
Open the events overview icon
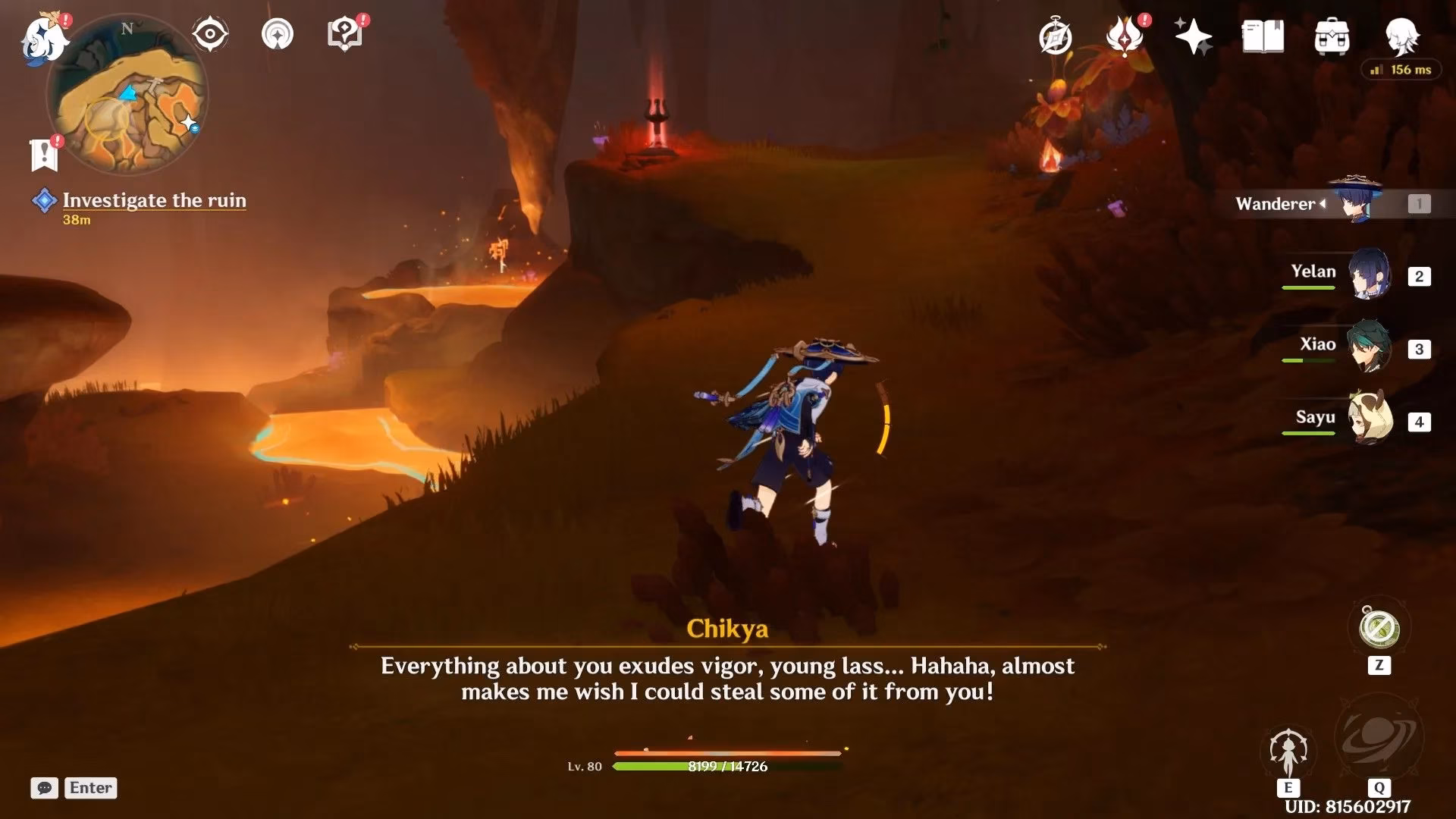pos(1056,36)
